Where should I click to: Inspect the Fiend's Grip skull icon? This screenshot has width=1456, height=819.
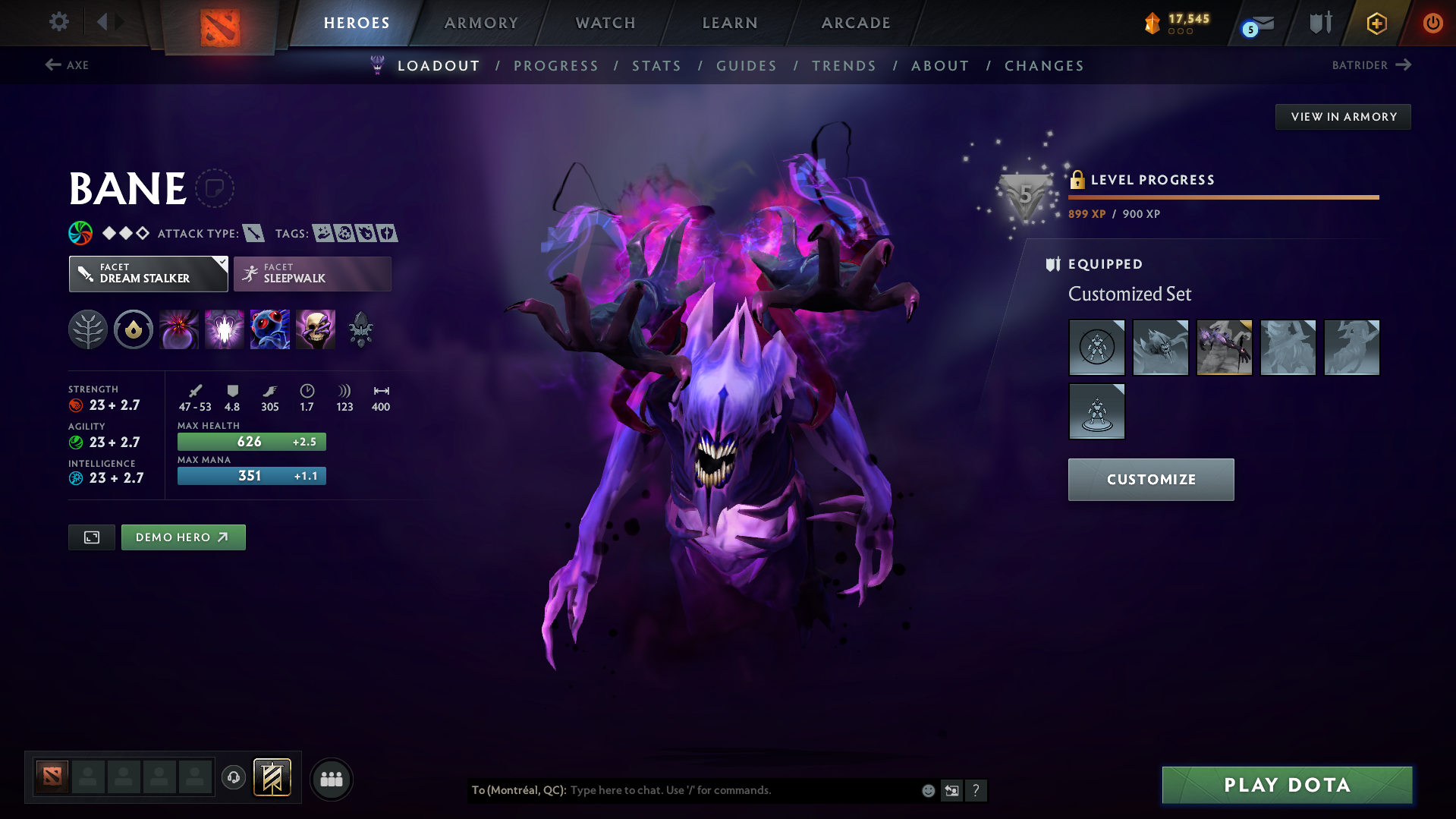(316, 329)
